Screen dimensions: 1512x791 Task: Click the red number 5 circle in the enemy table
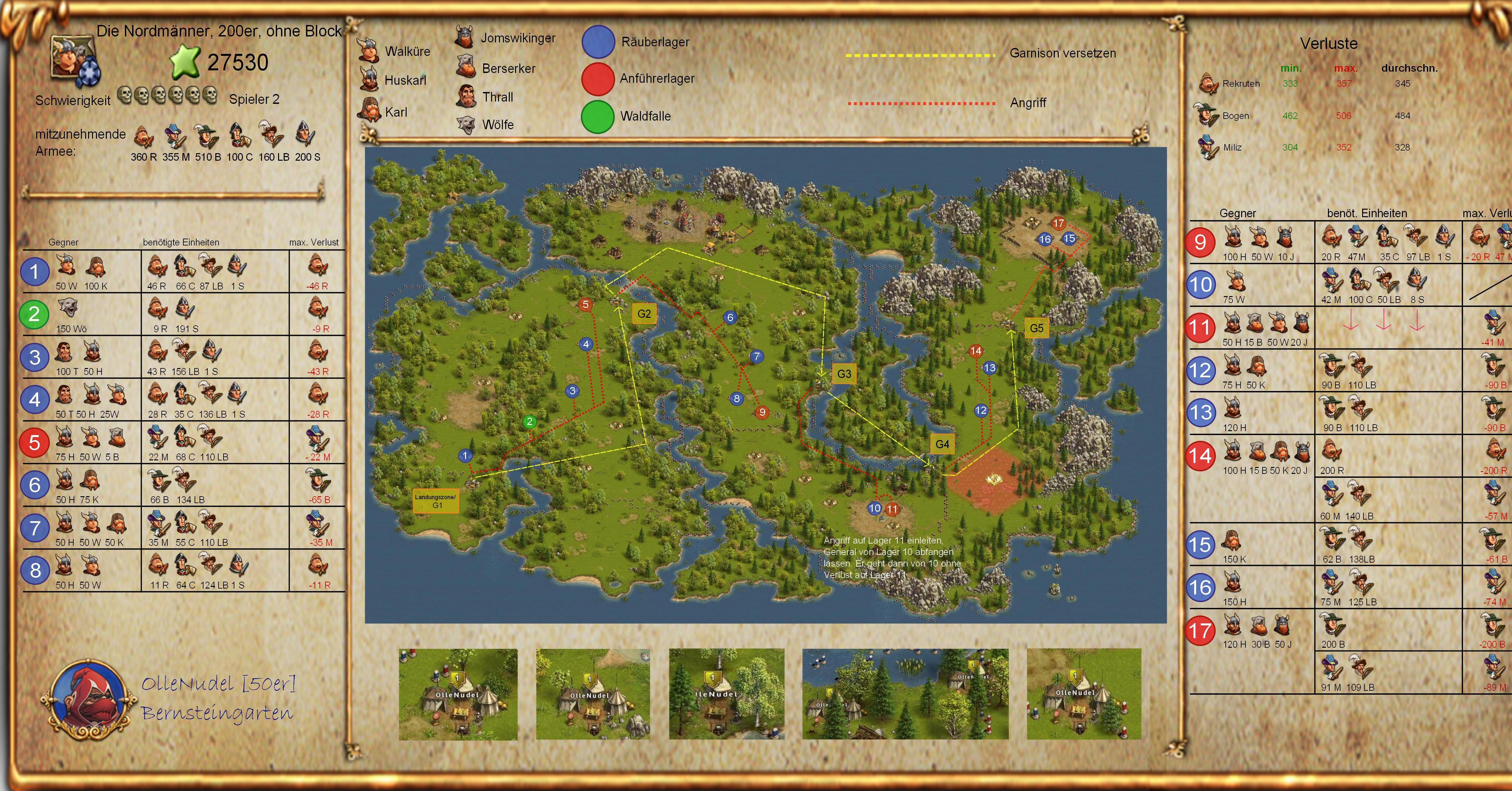click(35, 442)
